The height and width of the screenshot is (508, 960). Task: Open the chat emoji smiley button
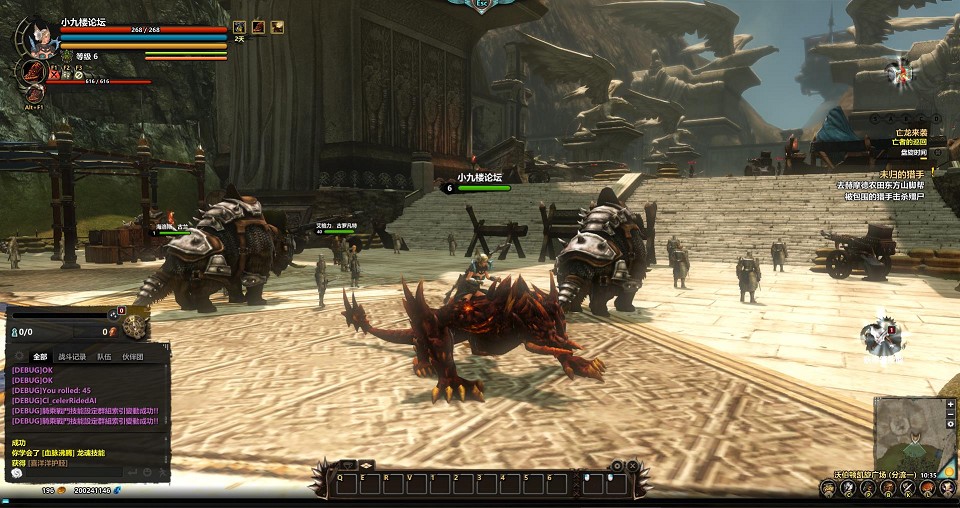[x=146, y=471]
